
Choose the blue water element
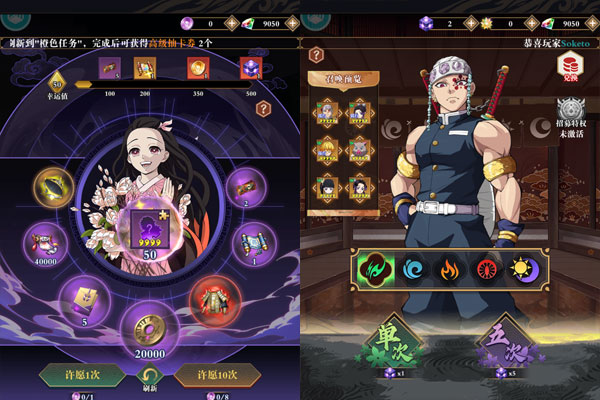(x=412, y=269)
